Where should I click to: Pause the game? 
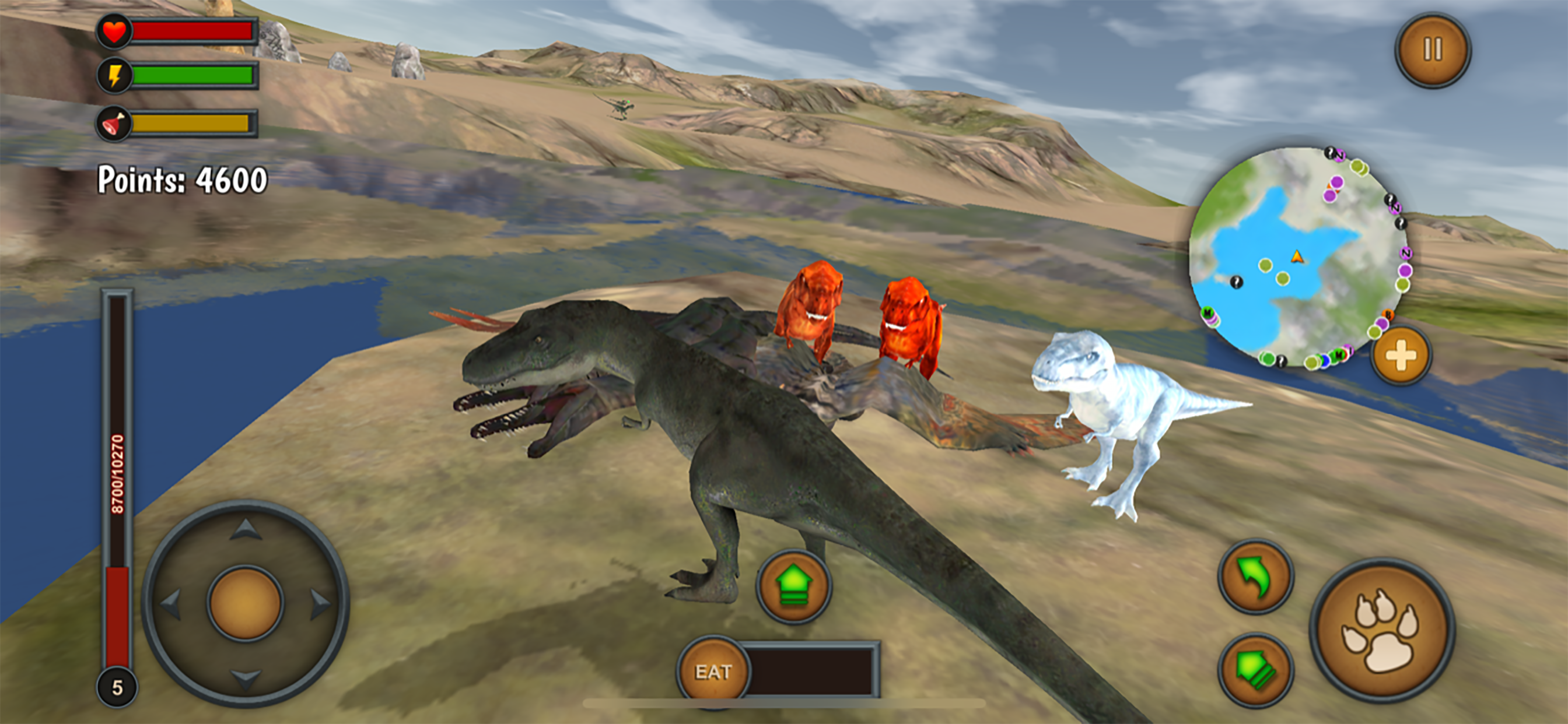pyautogui.click(x=1432, y=50)
